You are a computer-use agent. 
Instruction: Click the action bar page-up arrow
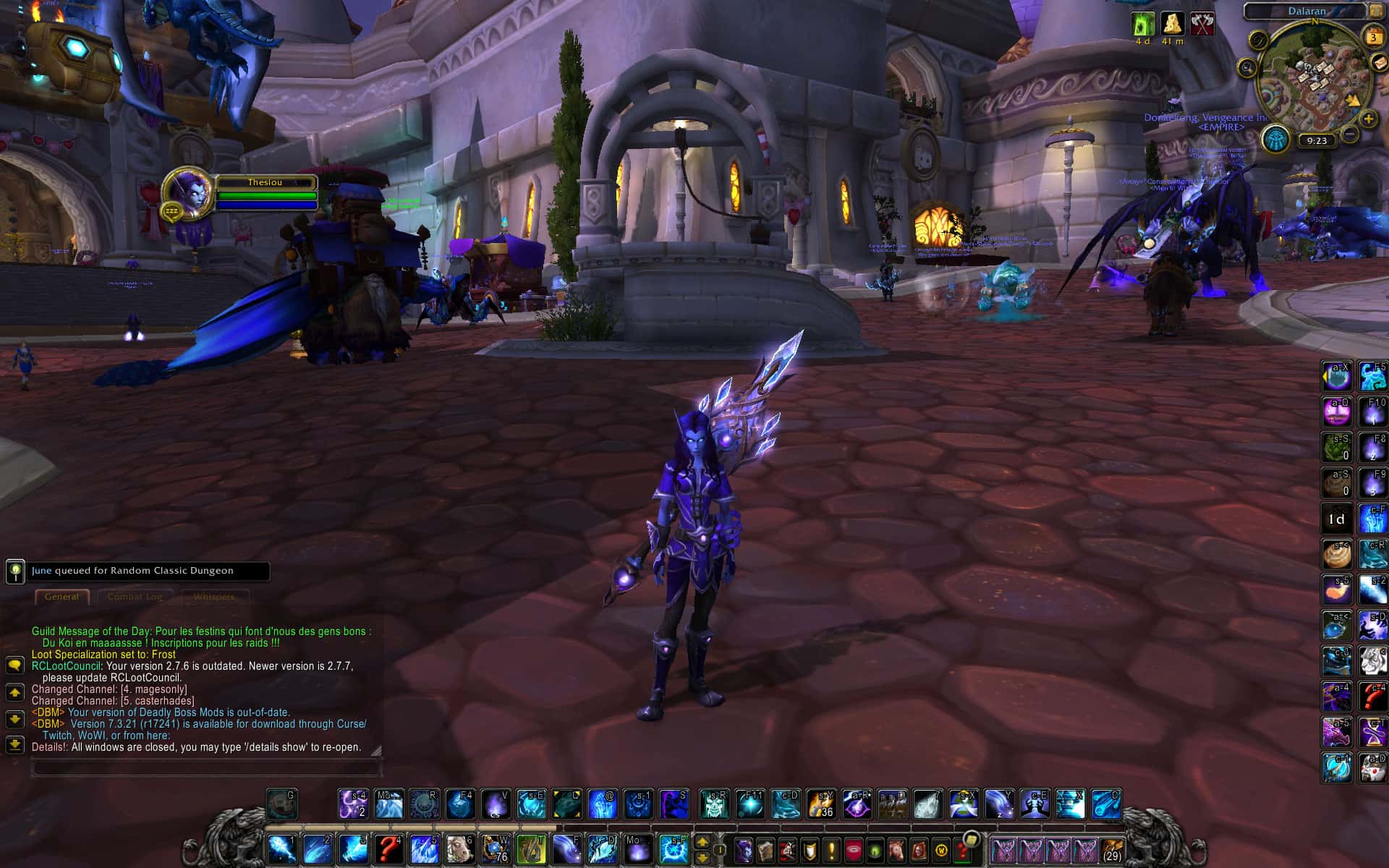pyautogui.click(x=702, y=841)
